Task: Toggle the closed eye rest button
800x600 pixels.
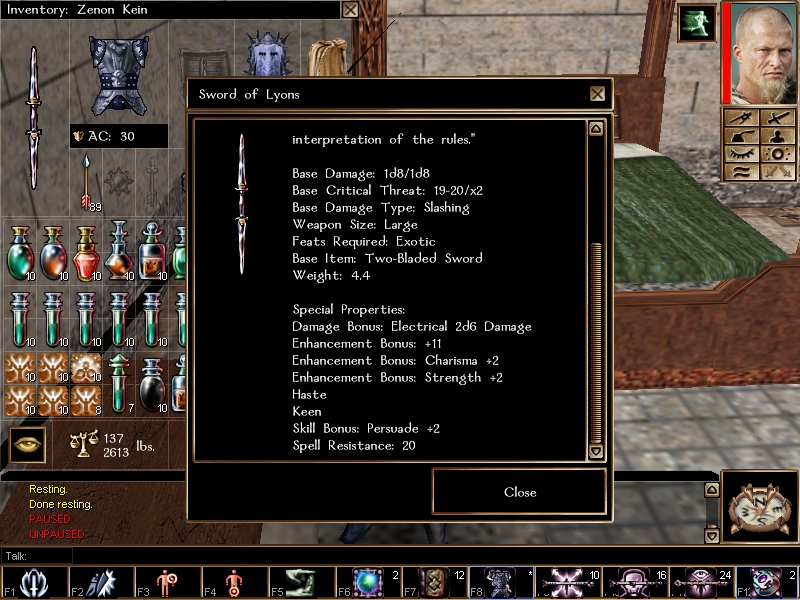Action: (740, 153)
